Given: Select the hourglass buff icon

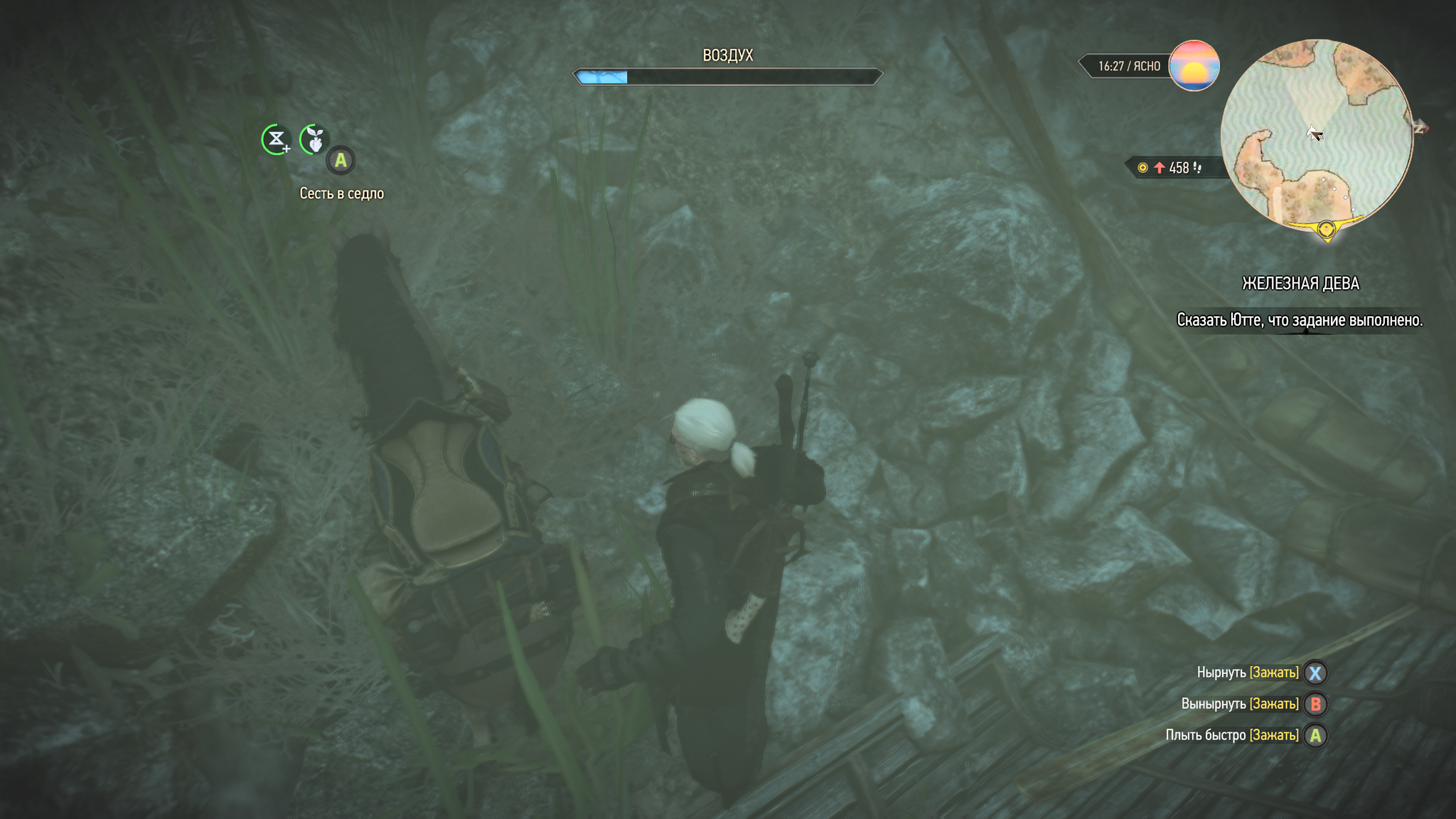Looking at the screenshot, I should click(x=276, y=139).
